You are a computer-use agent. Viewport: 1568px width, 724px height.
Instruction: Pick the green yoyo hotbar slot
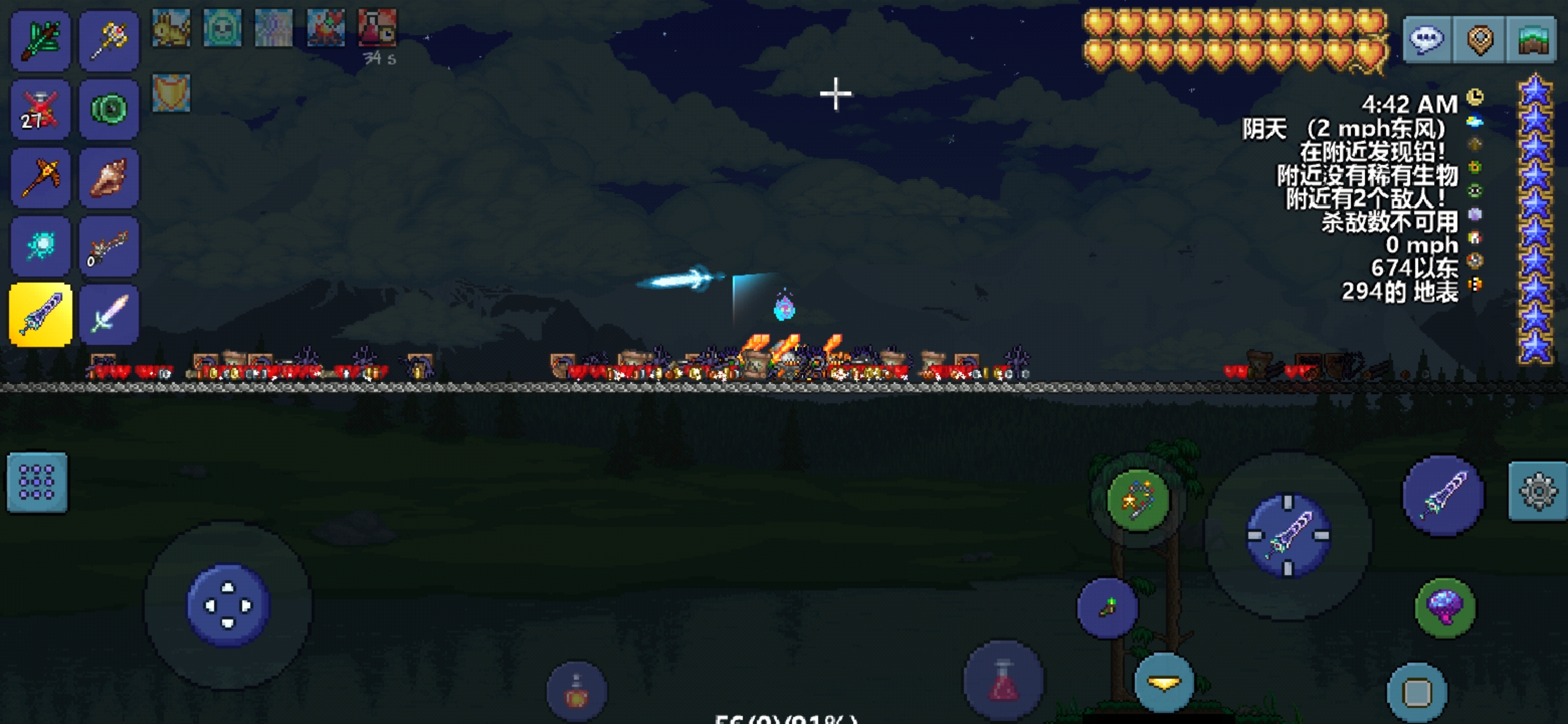(x=109, y=109)
